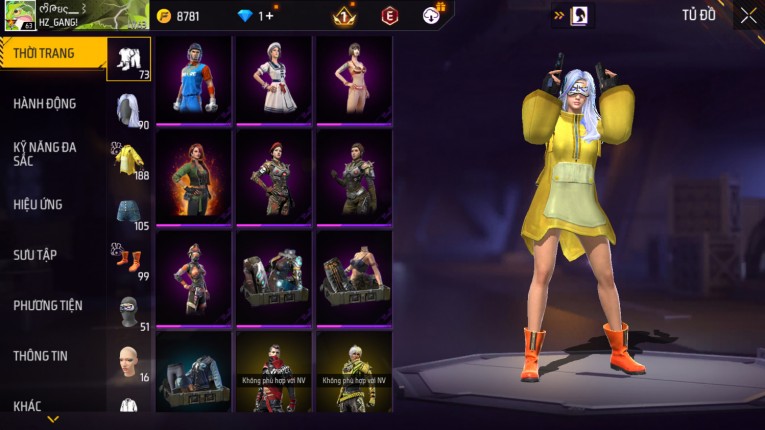Choose the hair category icon
765x430 pixels.
click(129, 109)
